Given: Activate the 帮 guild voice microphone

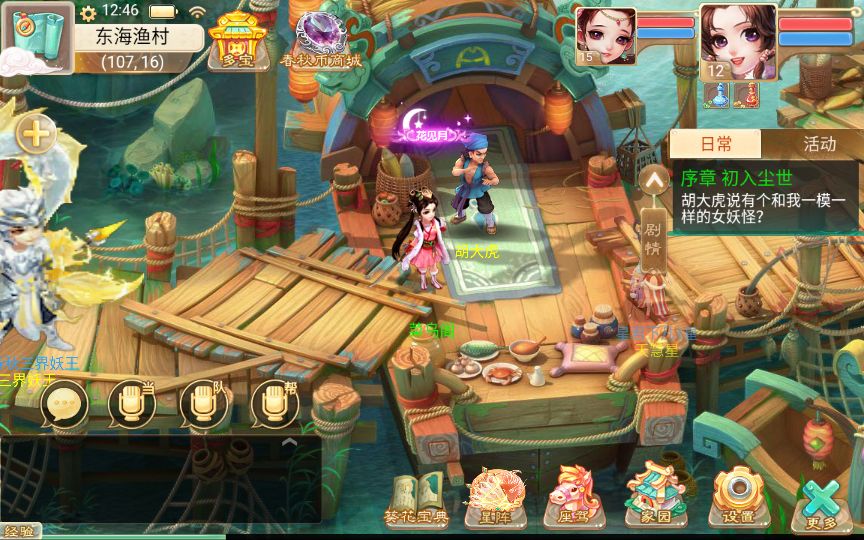Looking at the screenshot, I should [274, 402].
